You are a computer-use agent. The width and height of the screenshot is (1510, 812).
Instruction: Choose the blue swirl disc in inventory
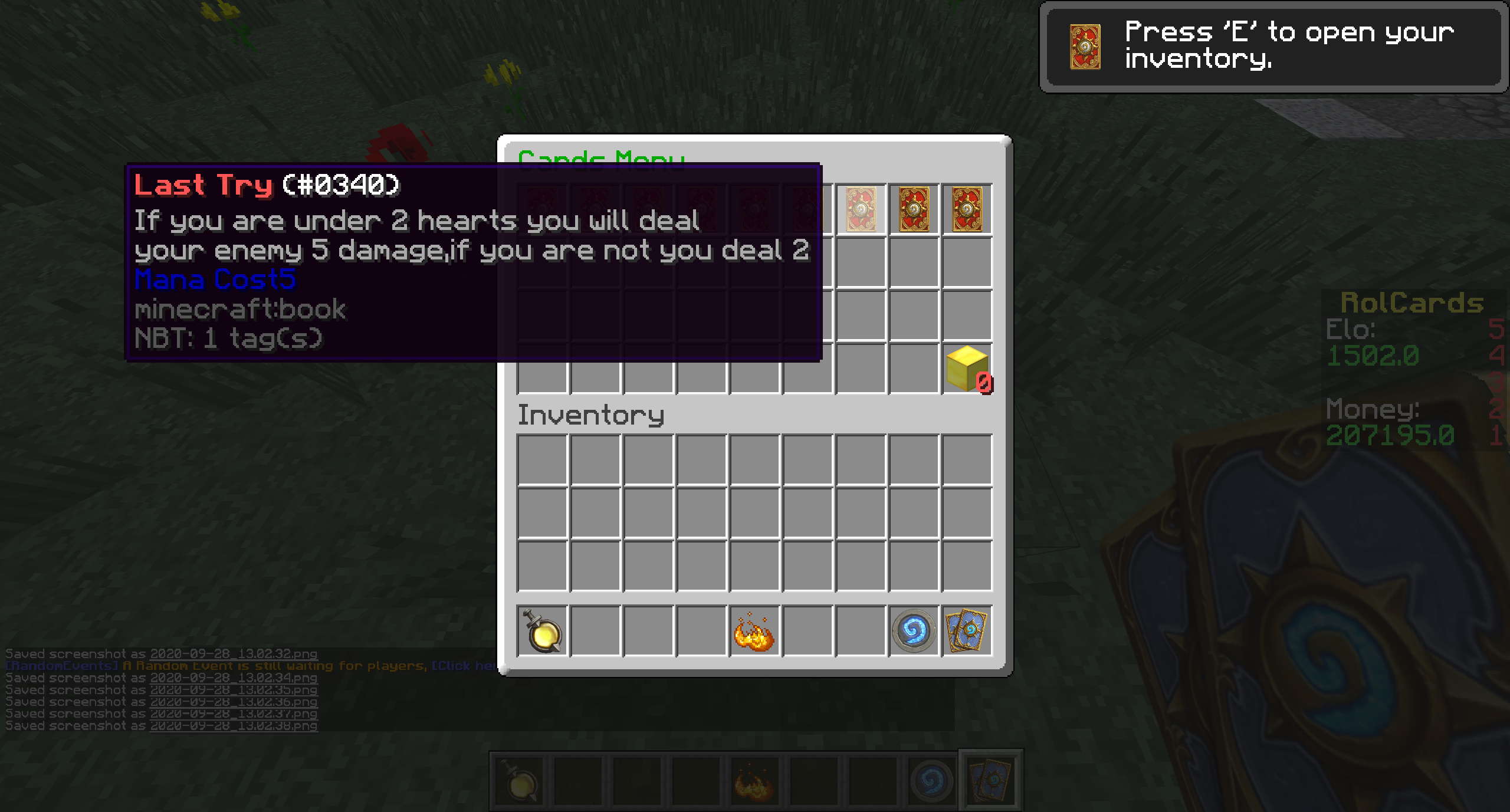pos(914,632)
